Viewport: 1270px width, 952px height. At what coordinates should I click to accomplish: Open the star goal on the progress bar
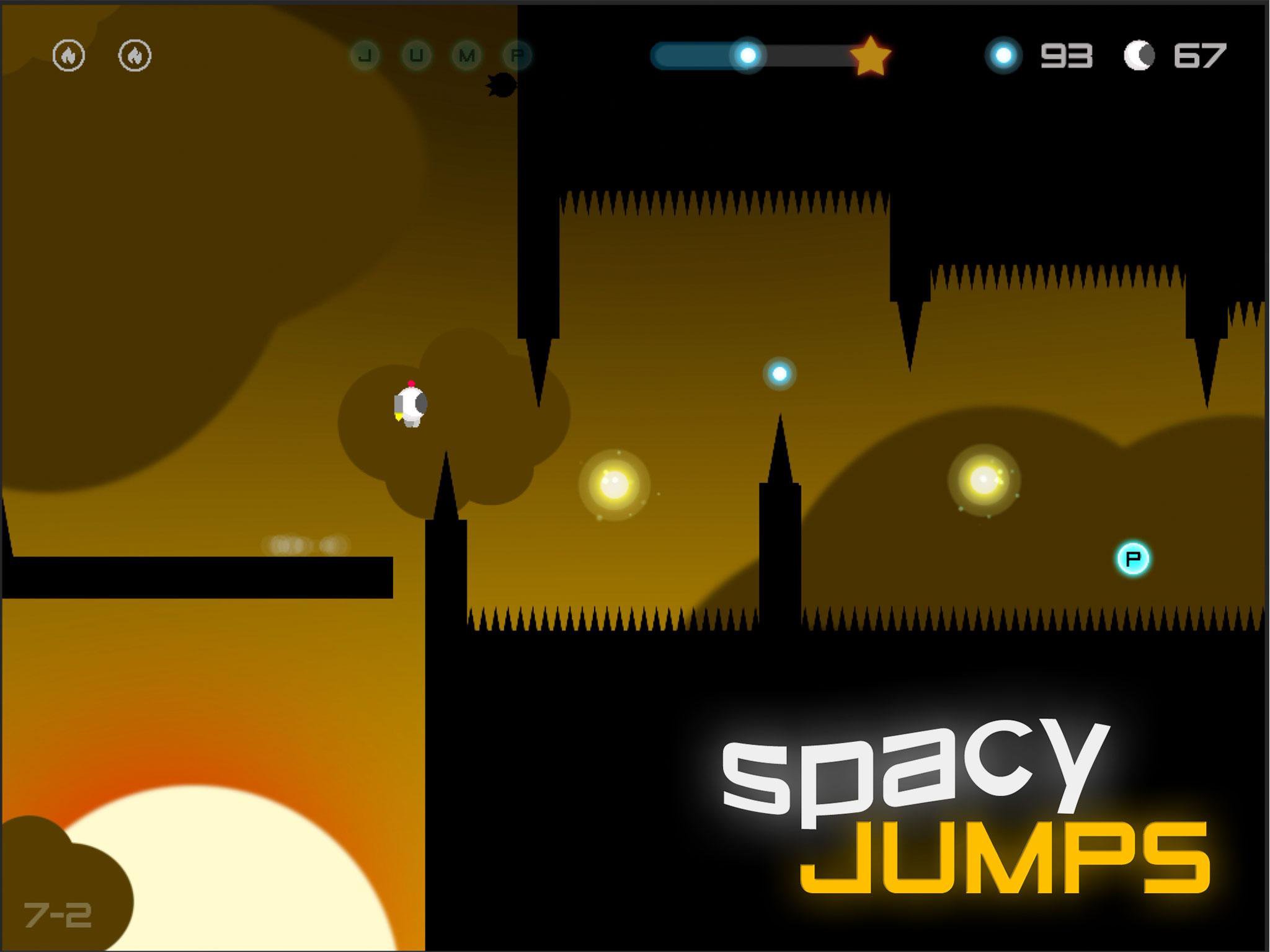(871, 56)
